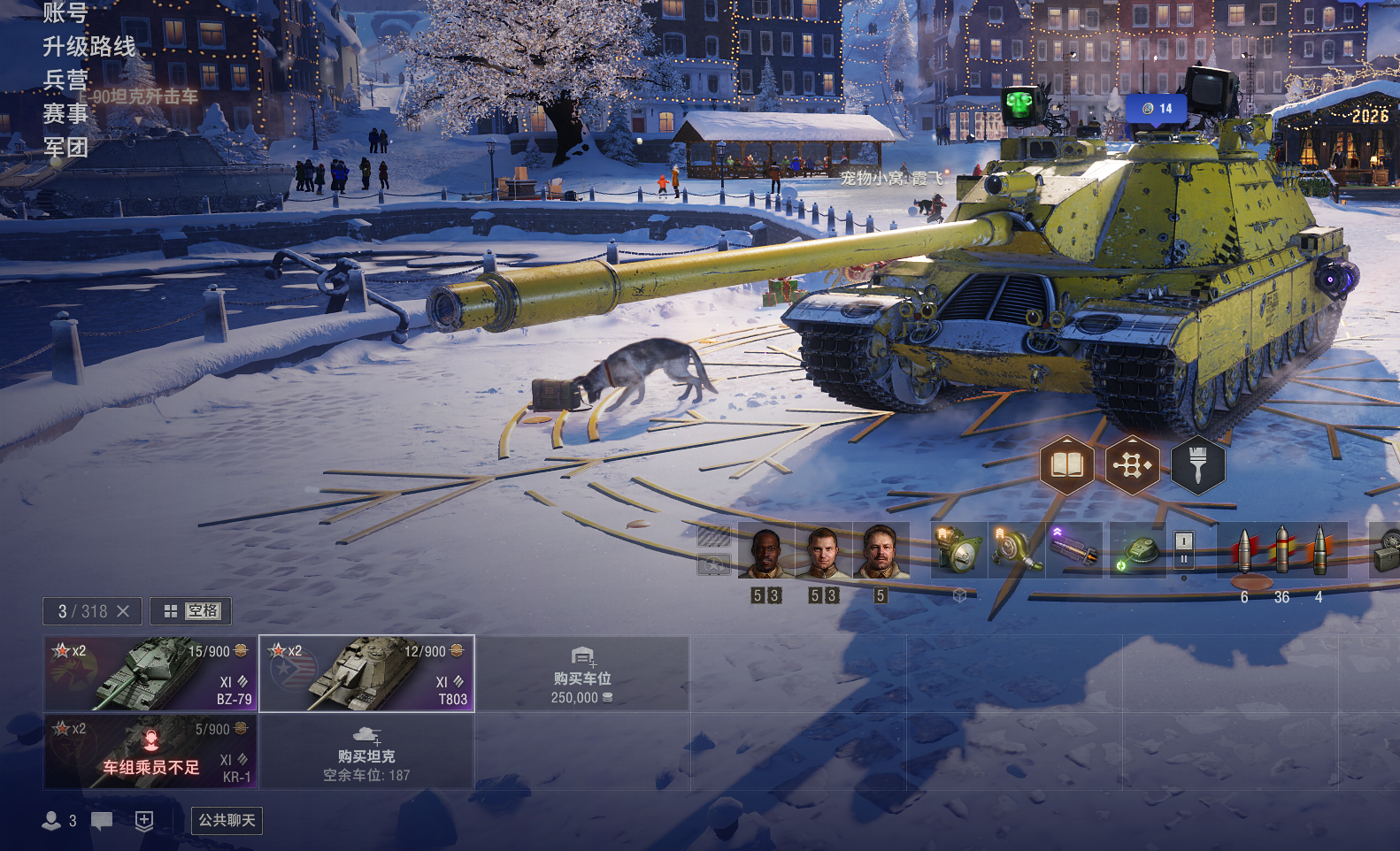Select the T803 tank card

pos(366,673)
